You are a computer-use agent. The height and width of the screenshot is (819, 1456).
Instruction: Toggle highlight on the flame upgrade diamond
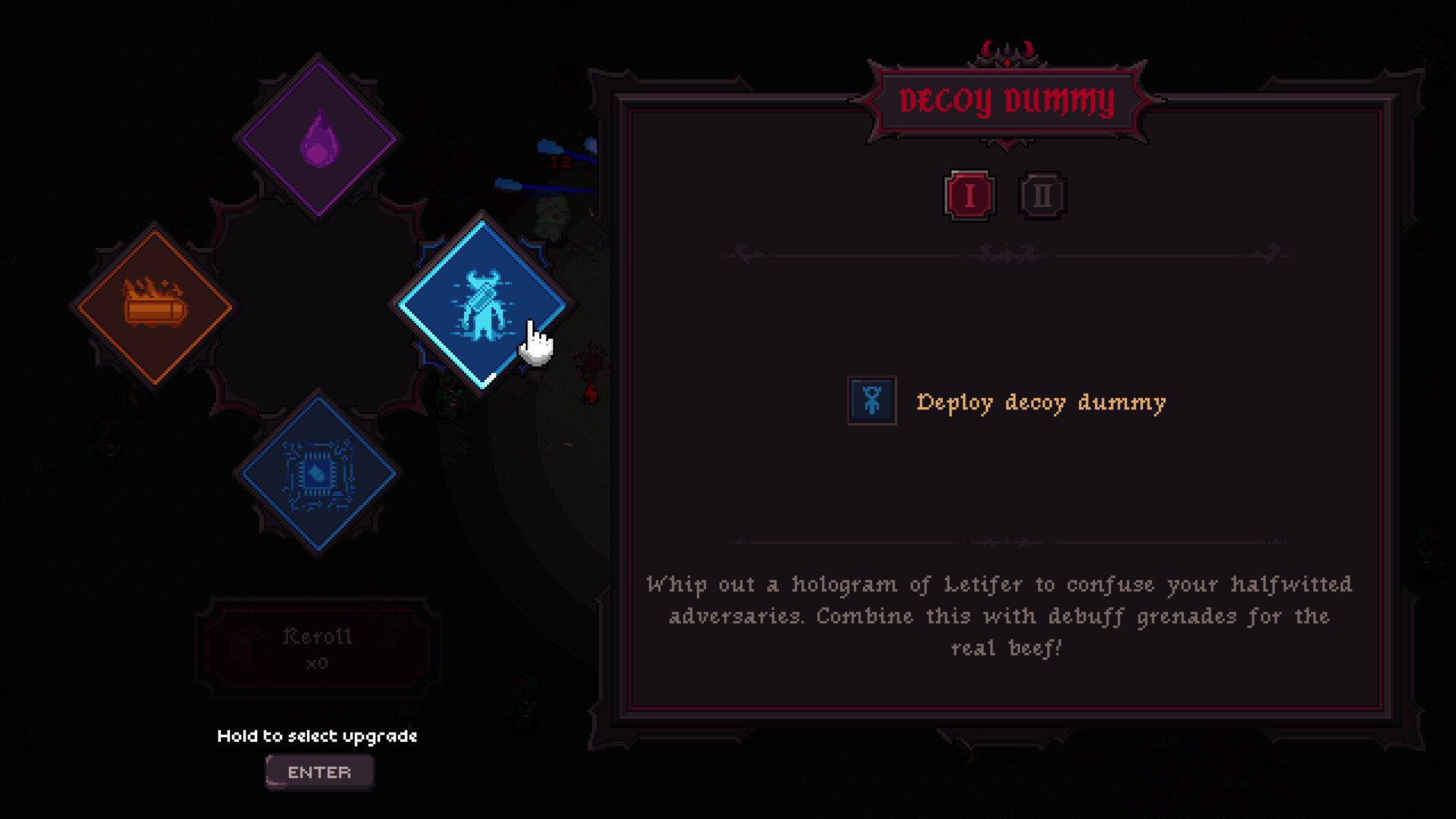click(318, 138)
